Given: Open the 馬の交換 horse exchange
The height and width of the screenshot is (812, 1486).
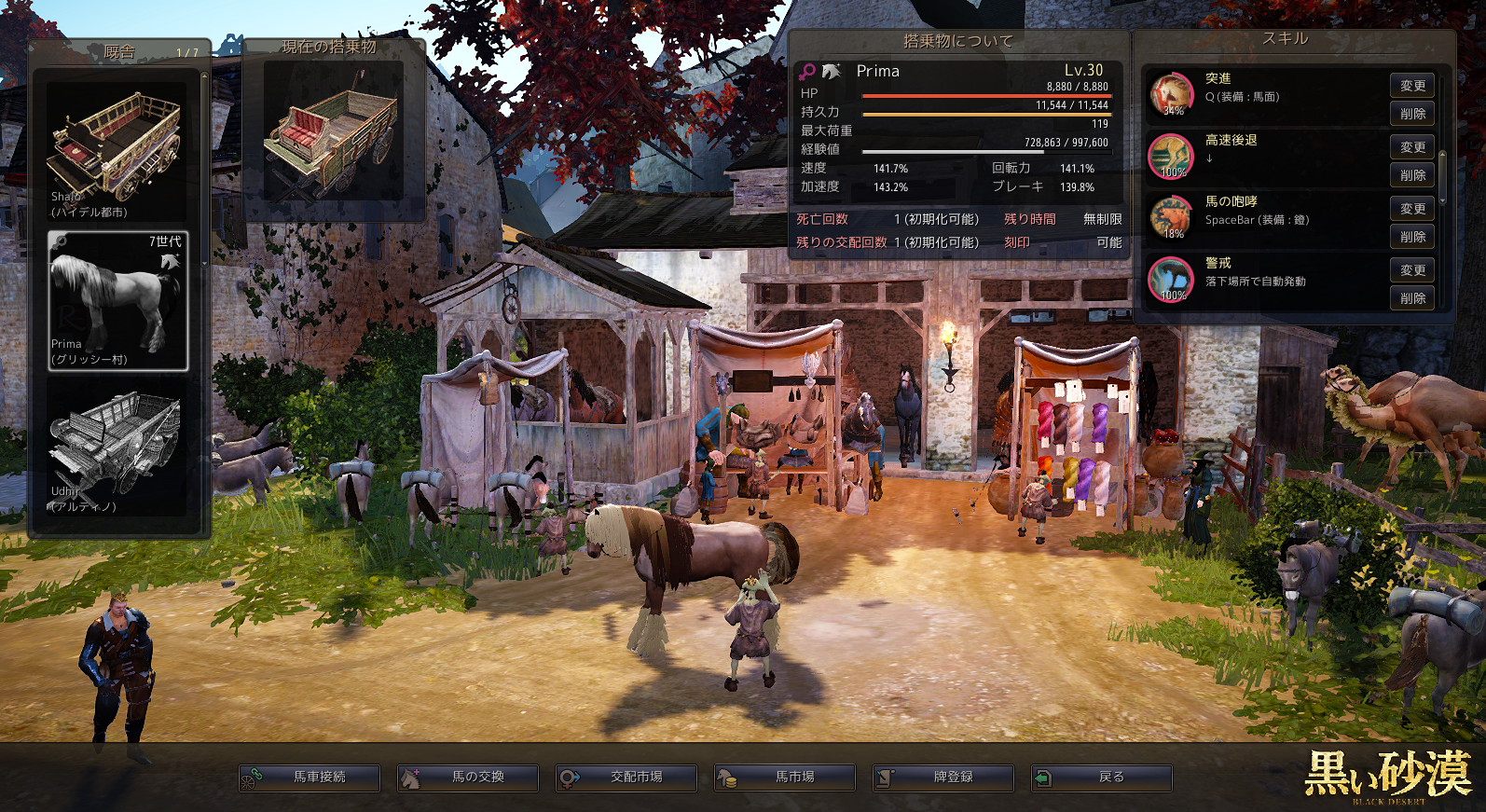Looking at the screenshot, I should tap(468, 778).
